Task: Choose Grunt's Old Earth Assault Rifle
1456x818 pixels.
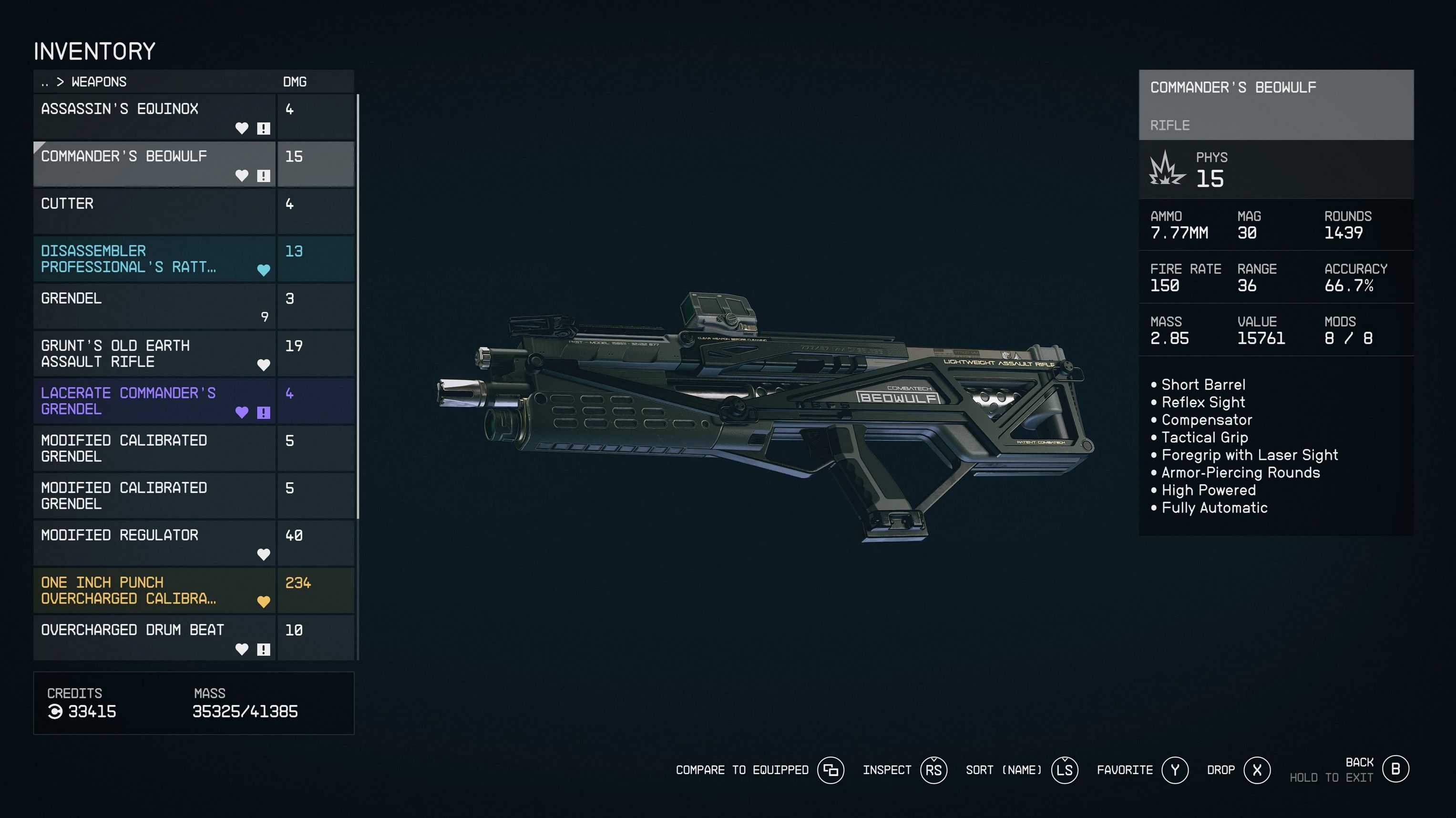Action: pos(154,354)
